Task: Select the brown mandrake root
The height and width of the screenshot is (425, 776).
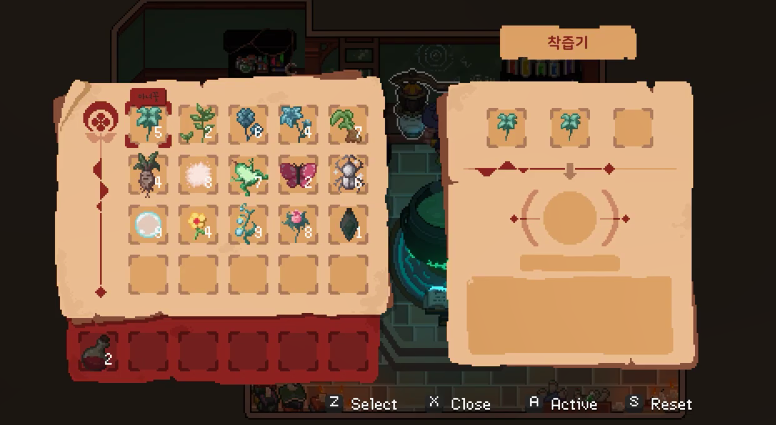Action: [x=148, y=174]
